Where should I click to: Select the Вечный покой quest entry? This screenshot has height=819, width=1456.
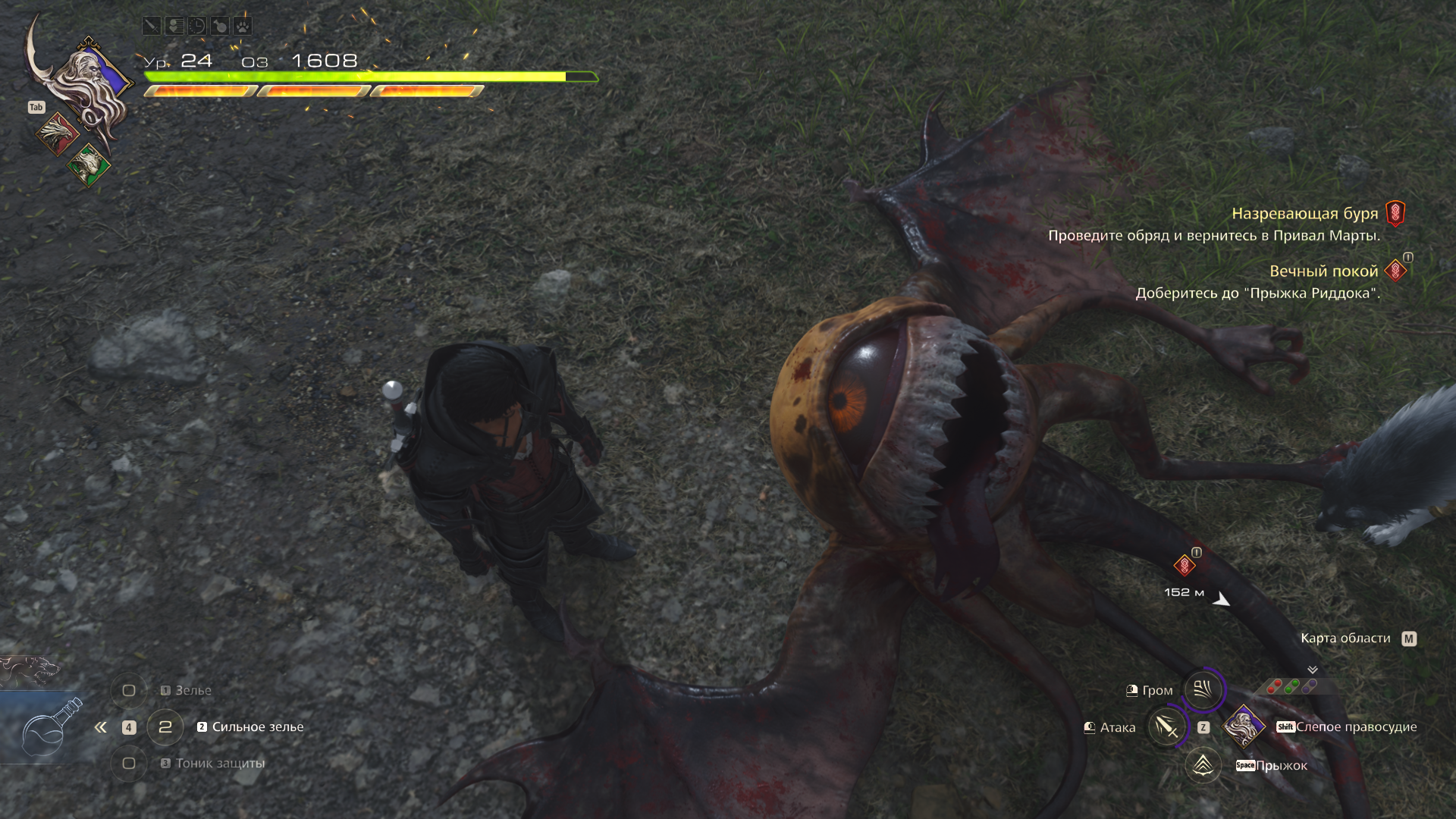tap(1323, 271)
